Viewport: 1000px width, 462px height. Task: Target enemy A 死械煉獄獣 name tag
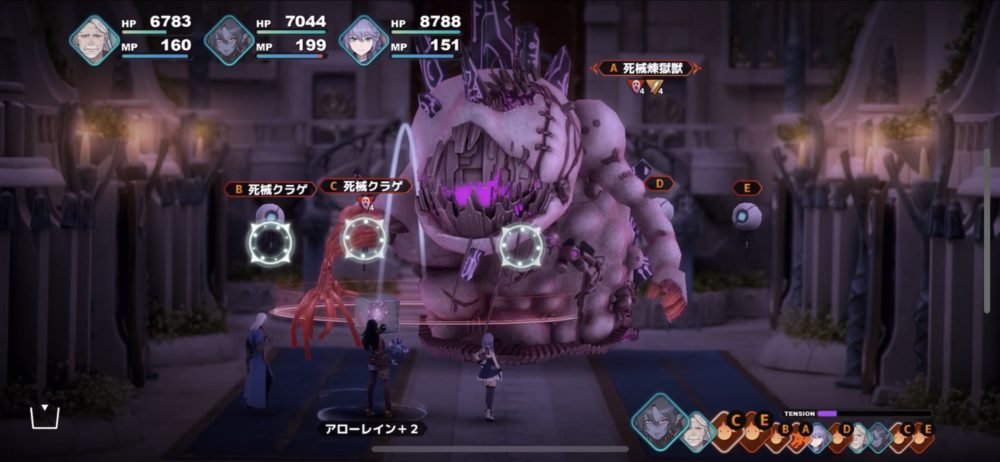tap(646, 68)
